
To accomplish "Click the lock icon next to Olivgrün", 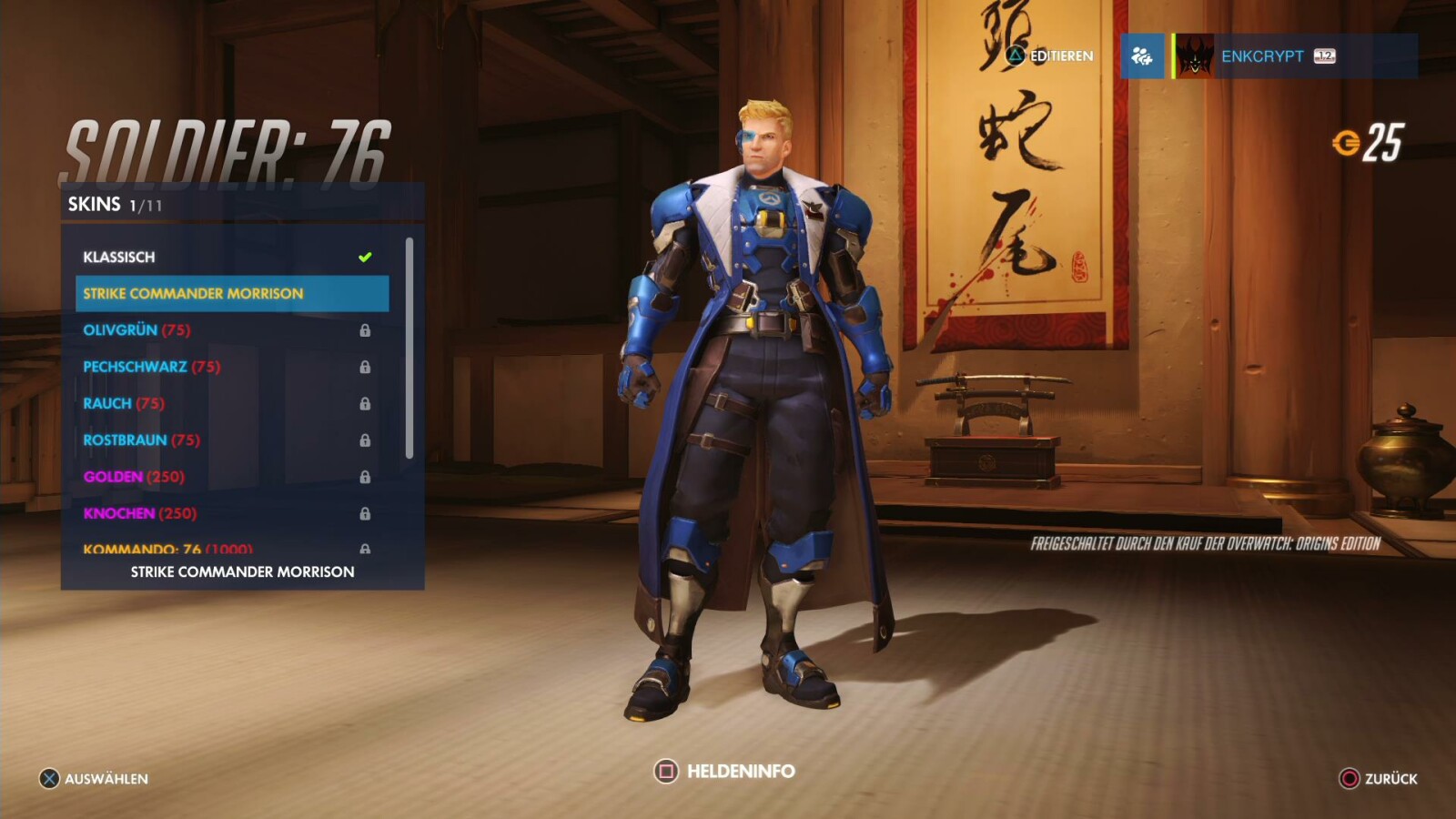I will (367, 330).
